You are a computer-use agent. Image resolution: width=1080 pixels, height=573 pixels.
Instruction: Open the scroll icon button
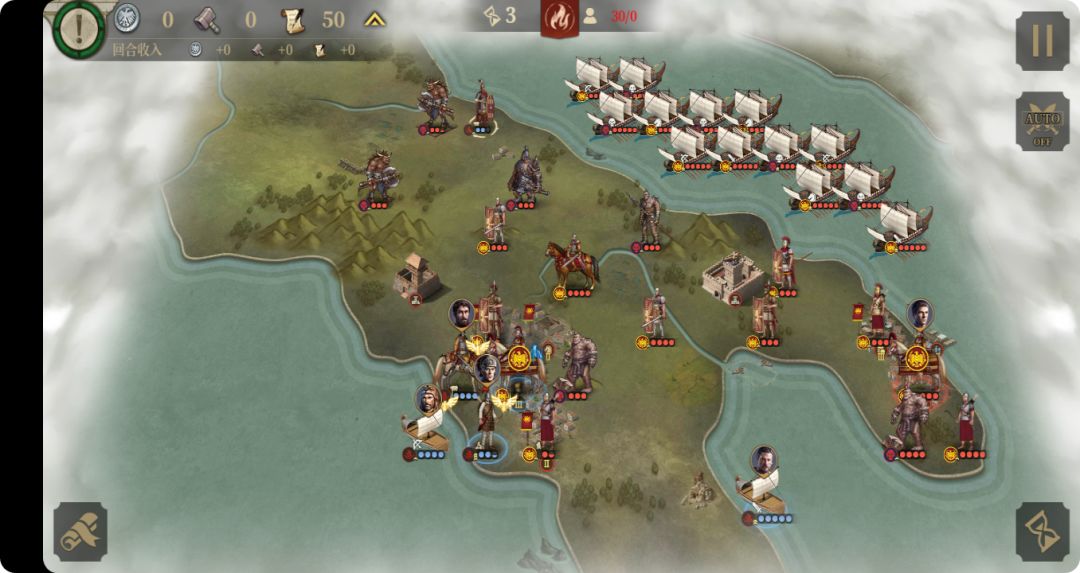coord(80,531)
